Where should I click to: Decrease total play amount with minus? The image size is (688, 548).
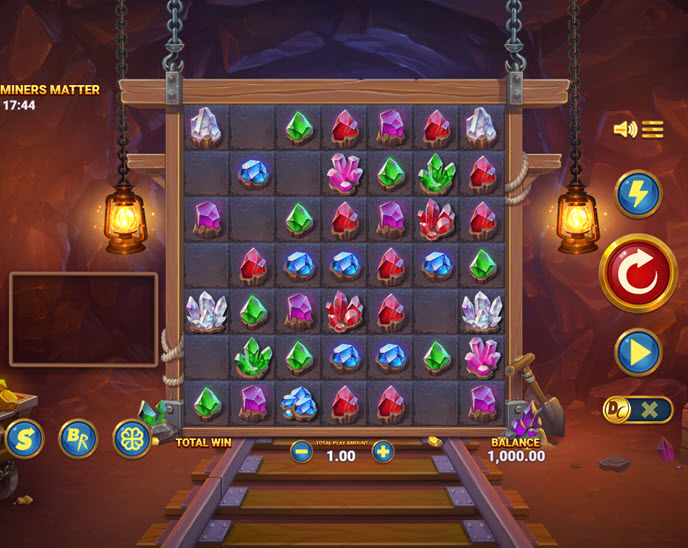[301, 452]
